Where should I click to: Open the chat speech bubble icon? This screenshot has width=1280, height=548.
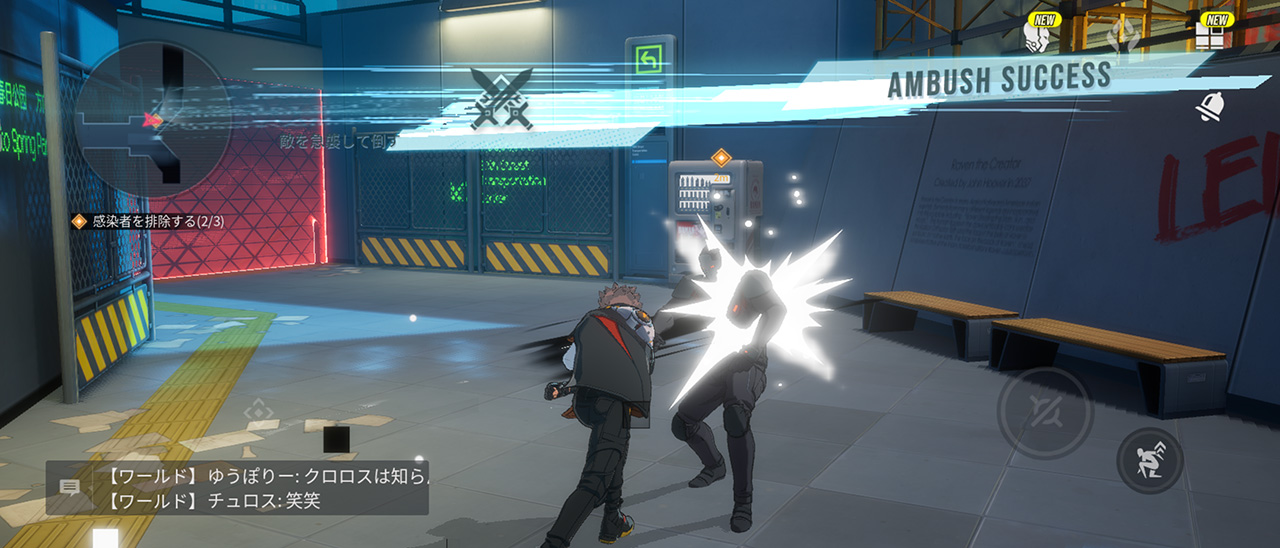click(x=70, y=488)
